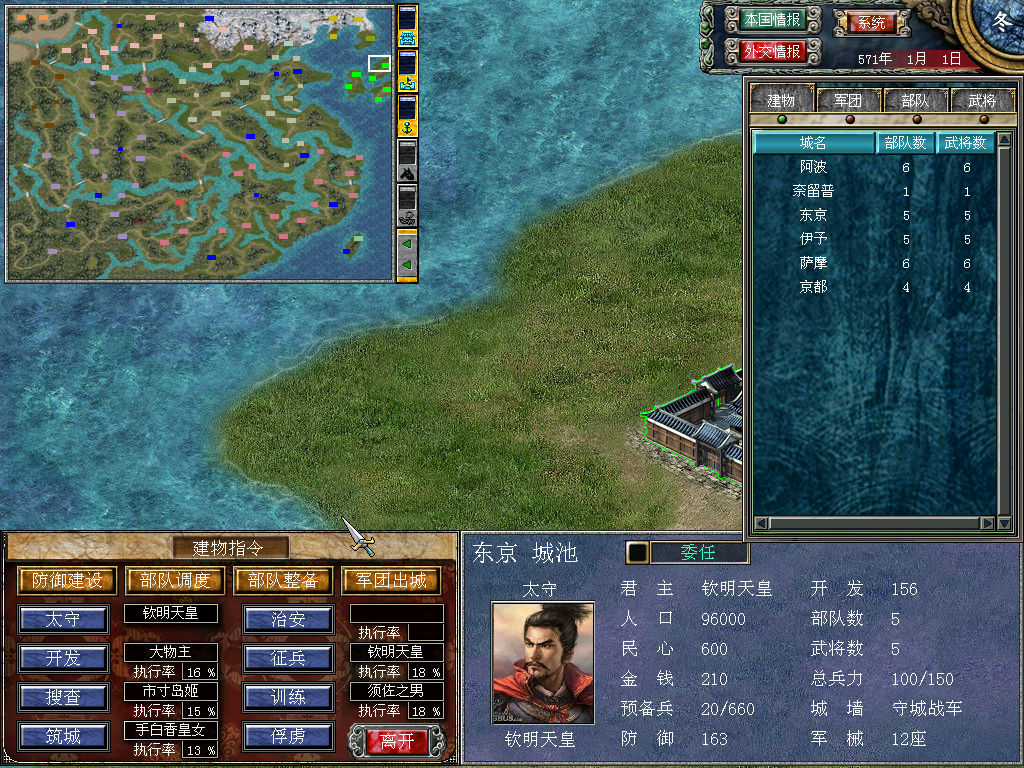
Task: Click the 训练 training button
Action: click(288, 697)
